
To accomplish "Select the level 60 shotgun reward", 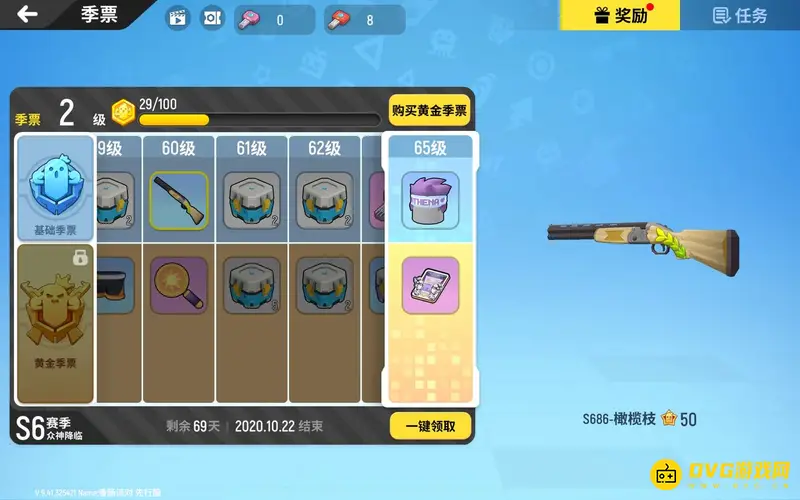I will tap(179, 200).
